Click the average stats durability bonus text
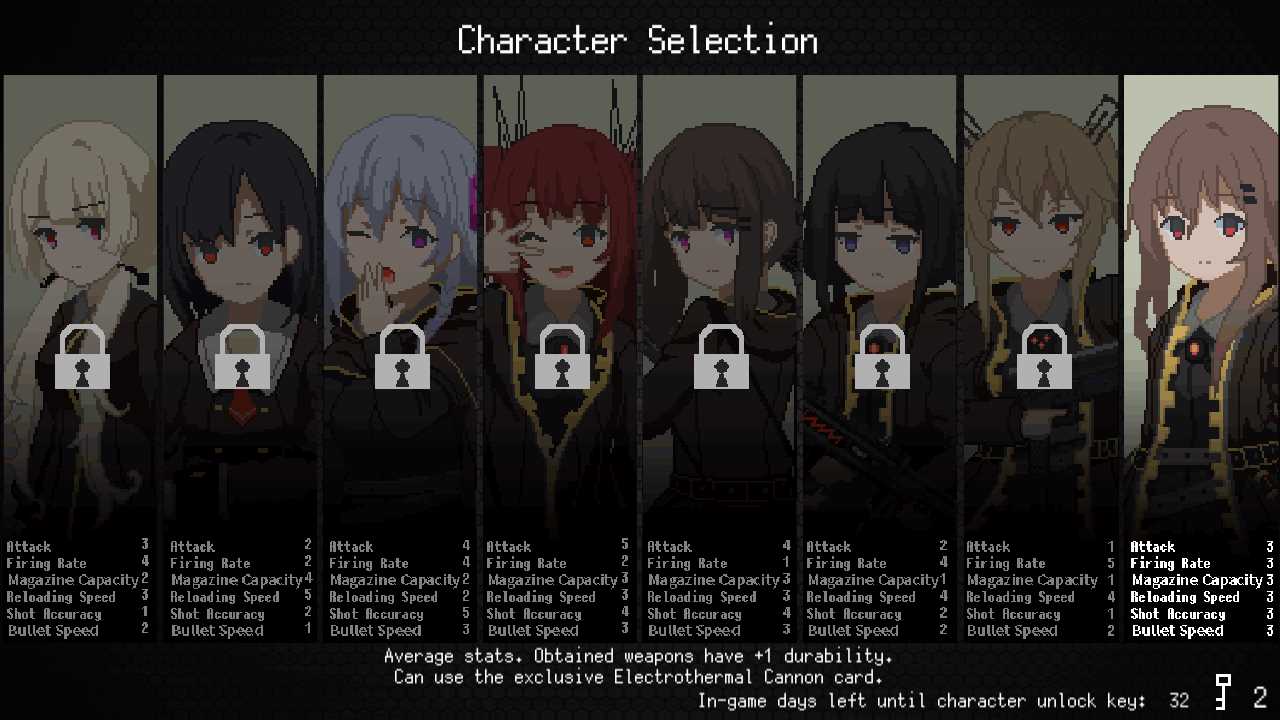The height and width of the screenshot is (720, 1280). pos(640,656)
